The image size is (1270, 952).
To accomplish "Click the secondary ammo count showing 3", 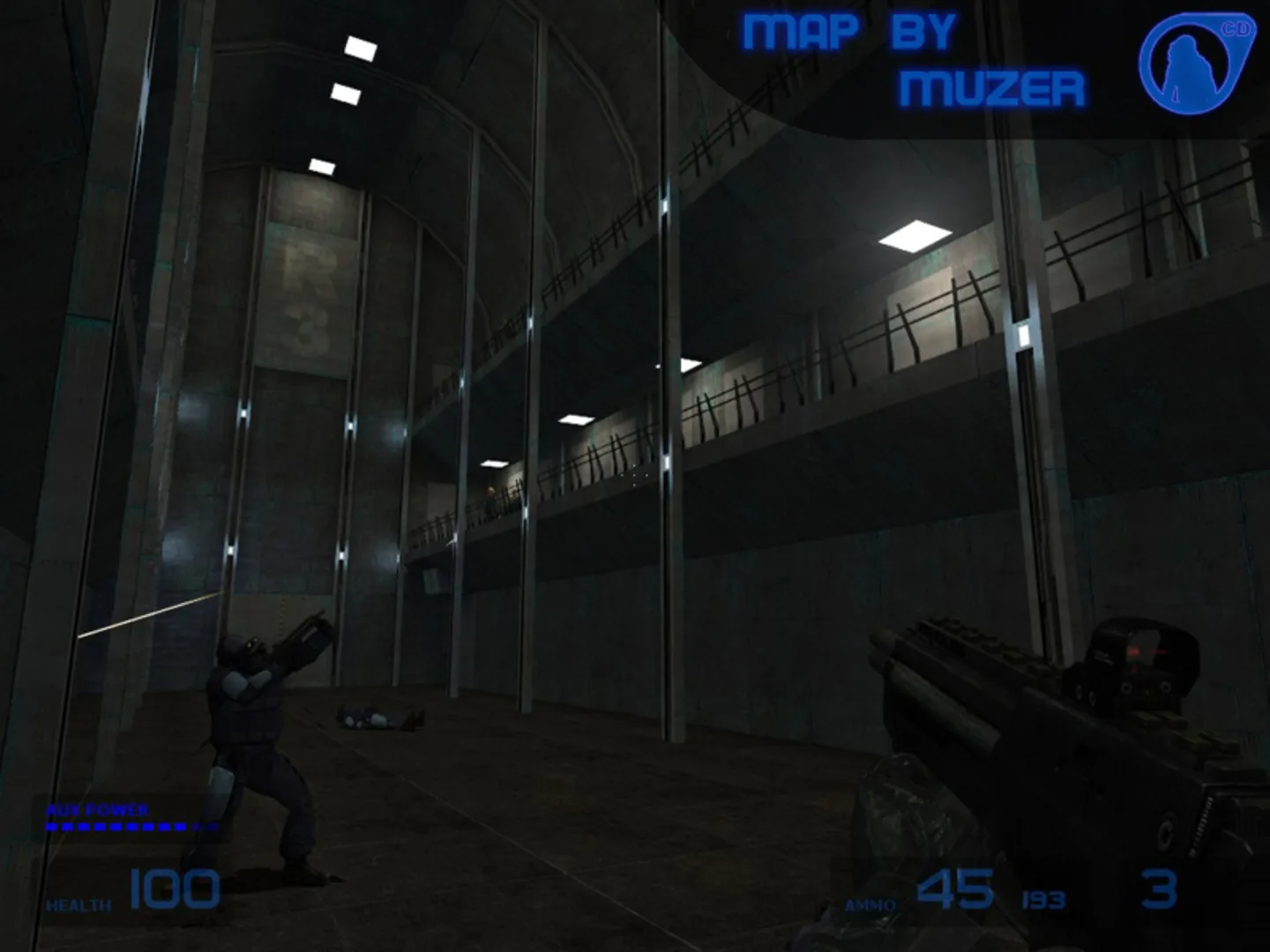I will tap(1159, 886).
